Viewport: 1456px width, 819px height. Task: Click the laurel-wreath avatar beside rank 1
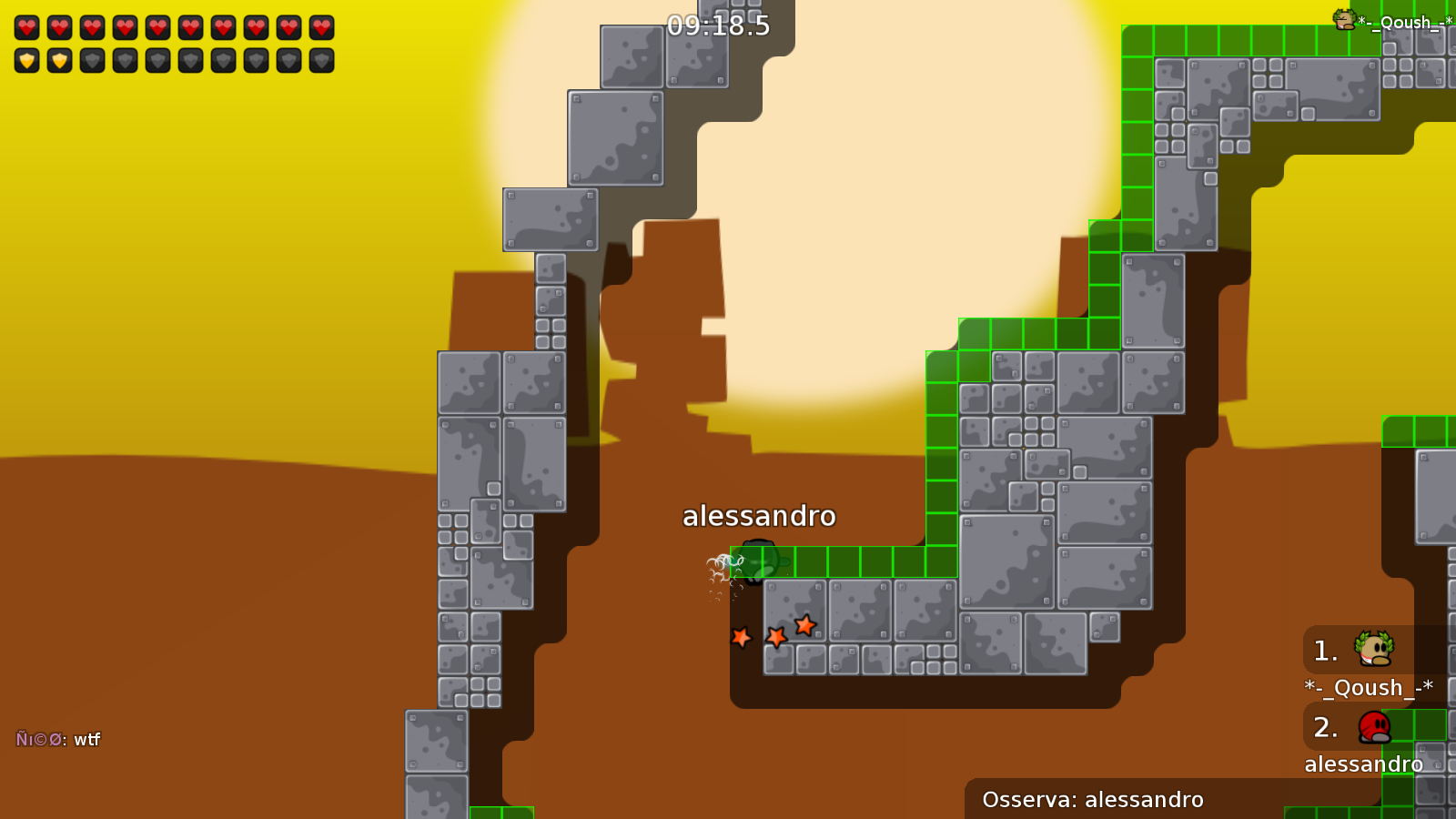[x=1372, y=650]
